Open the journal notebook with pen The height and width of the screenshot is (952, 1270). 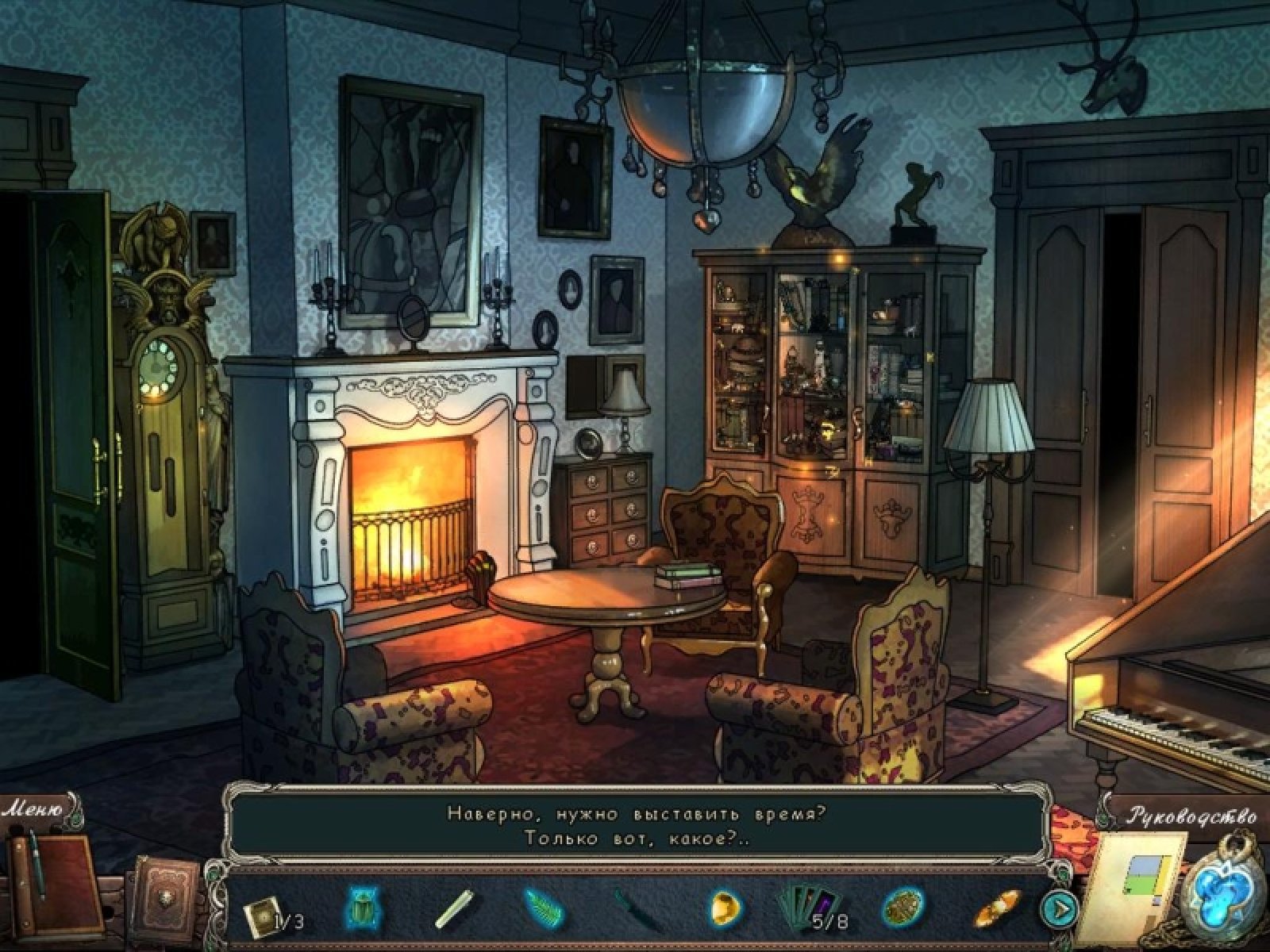(54, 877)
